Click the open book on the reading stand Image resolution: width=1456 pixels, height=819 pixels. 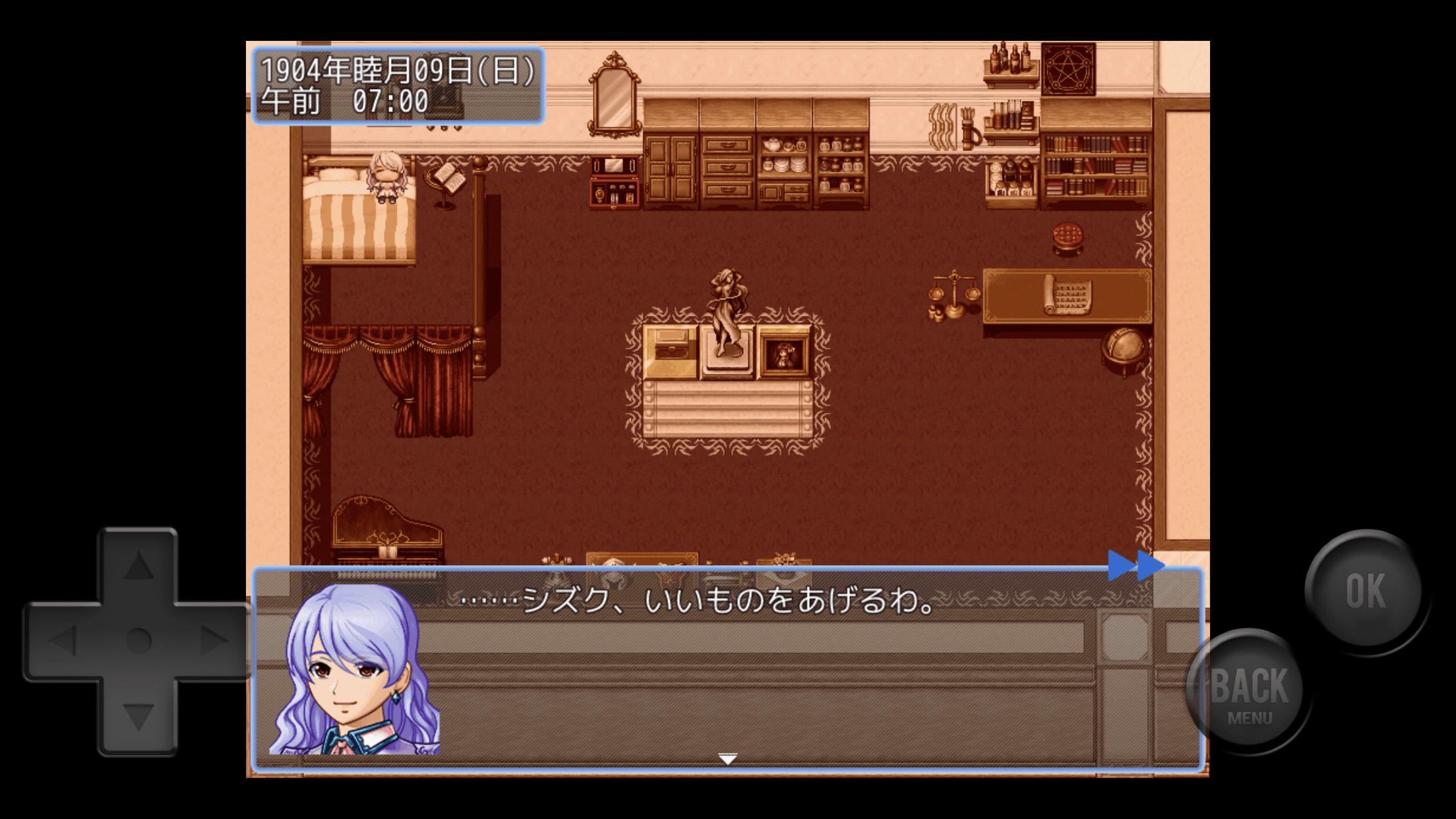(446, 177)
